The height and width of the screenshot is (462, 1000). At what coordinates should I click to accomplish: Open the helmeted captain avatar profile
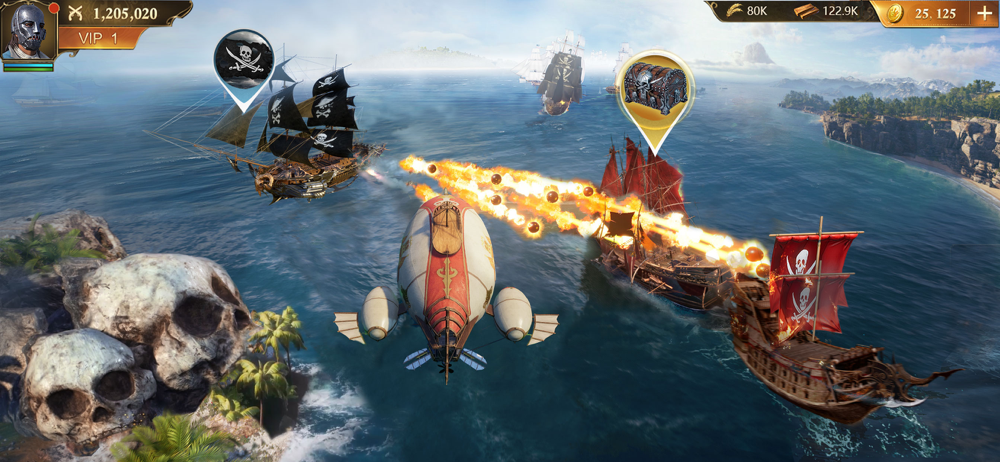pyautogui.click(x=27, y=32)
